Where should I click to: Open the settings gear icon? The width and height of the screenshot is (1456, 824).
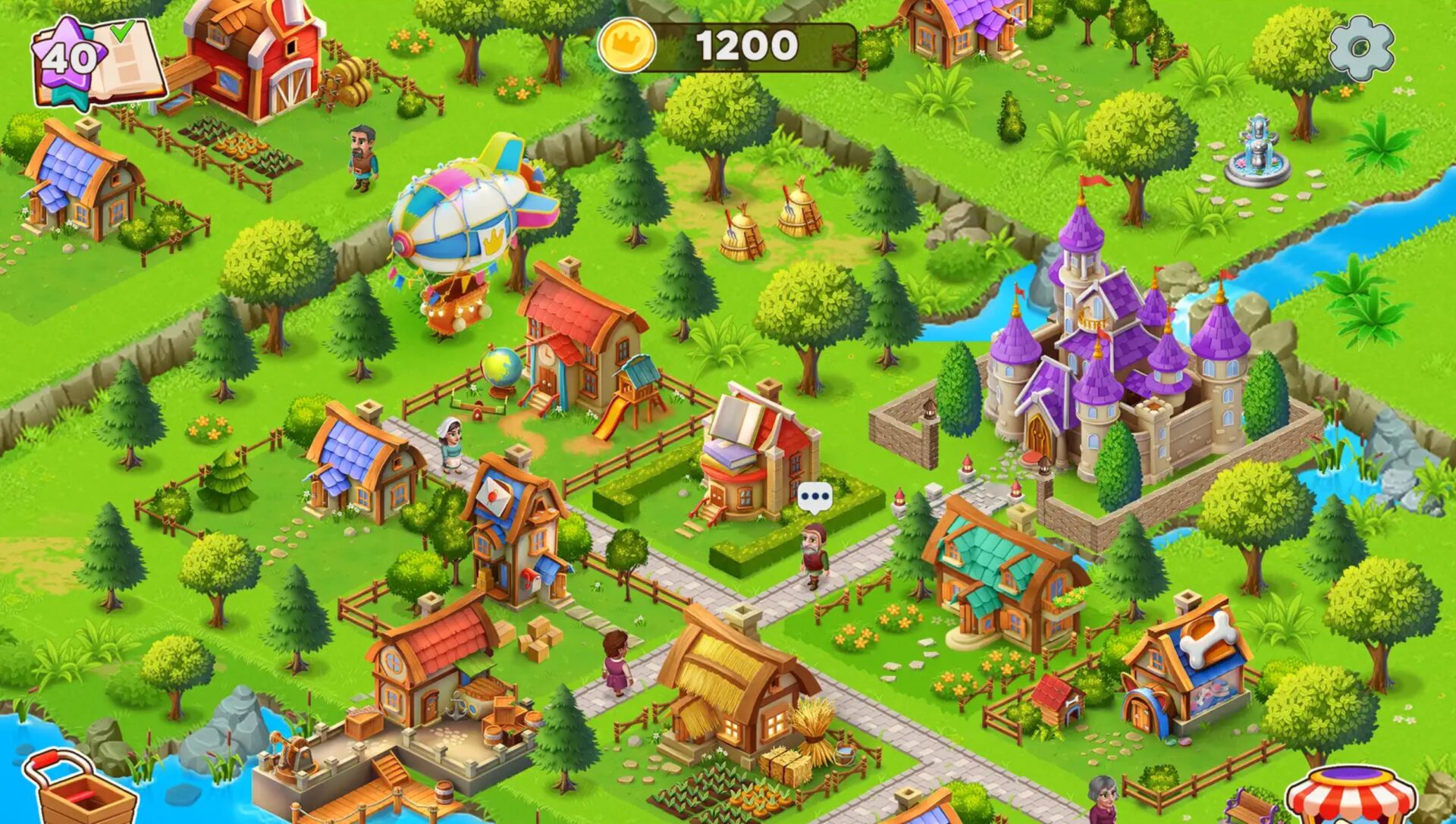tap(1362, 49)
